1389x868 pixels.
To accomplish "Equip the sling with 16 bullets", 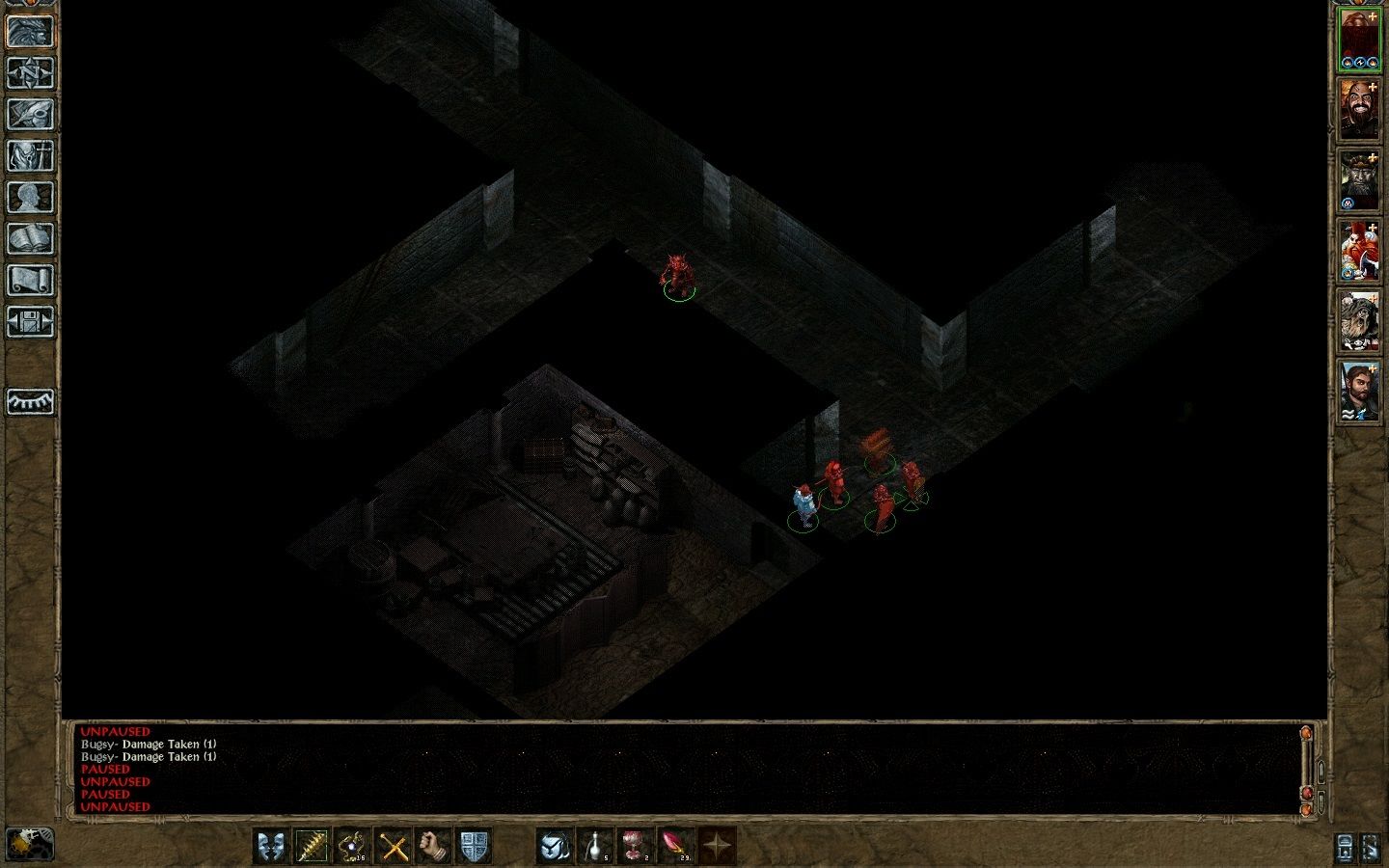I will (353, 847).
